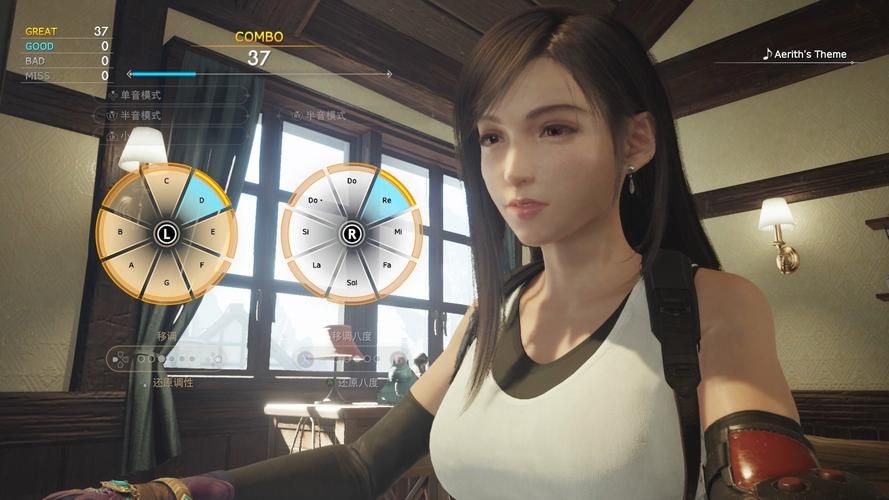Select the B note segment

(x=119, y=232)
